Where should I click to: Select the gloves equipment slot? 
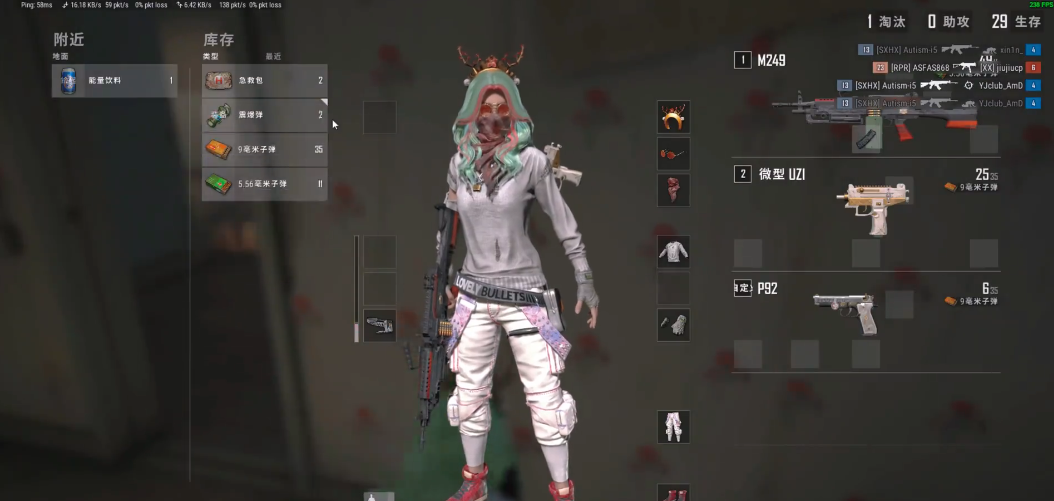click(673, 324)
